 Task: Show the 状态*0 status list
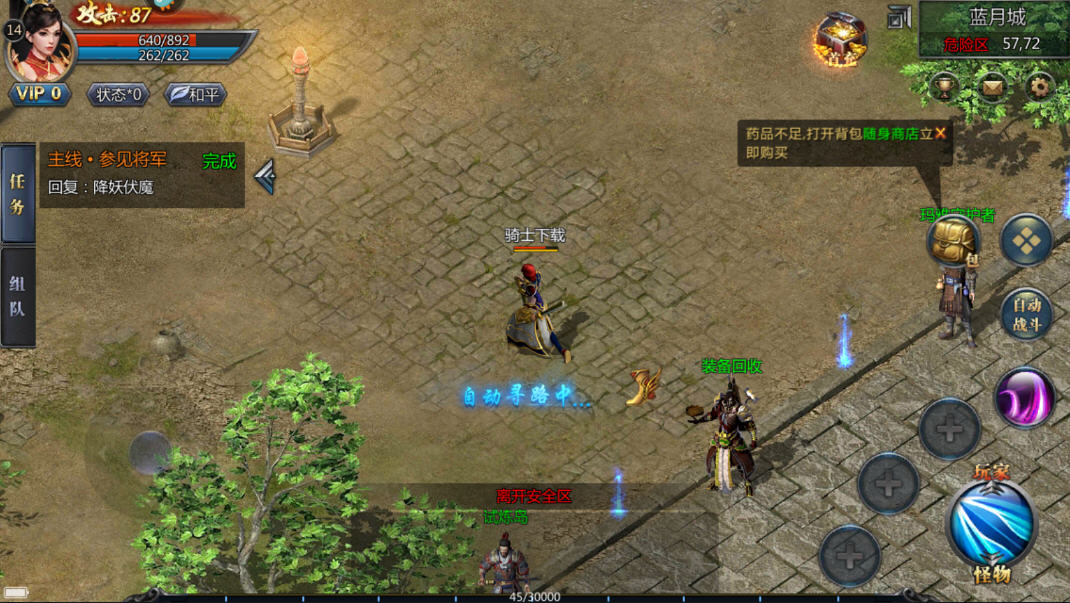[119, 94]
